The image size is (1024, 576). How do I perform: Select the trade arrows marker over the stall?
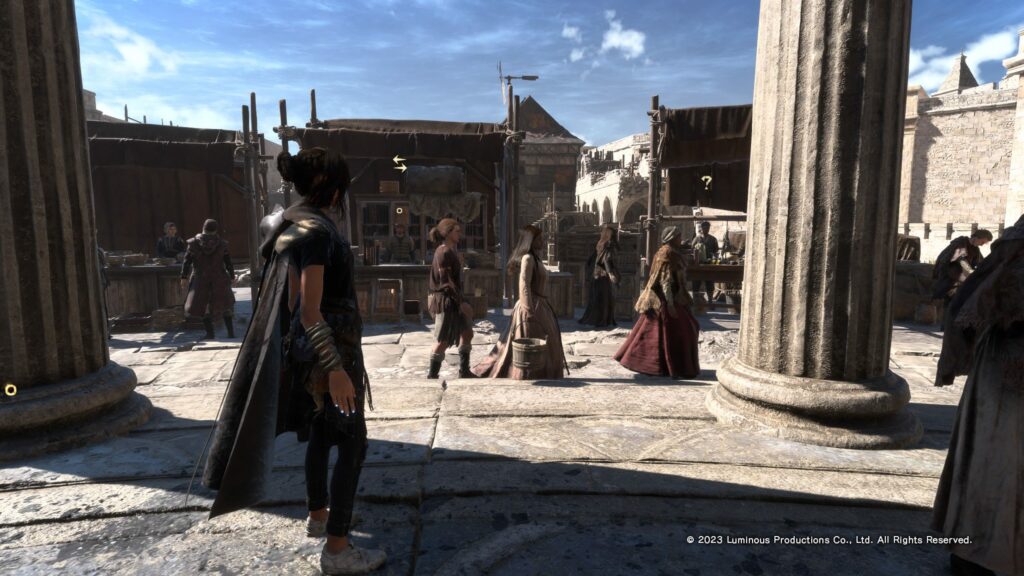coord(400,163)
